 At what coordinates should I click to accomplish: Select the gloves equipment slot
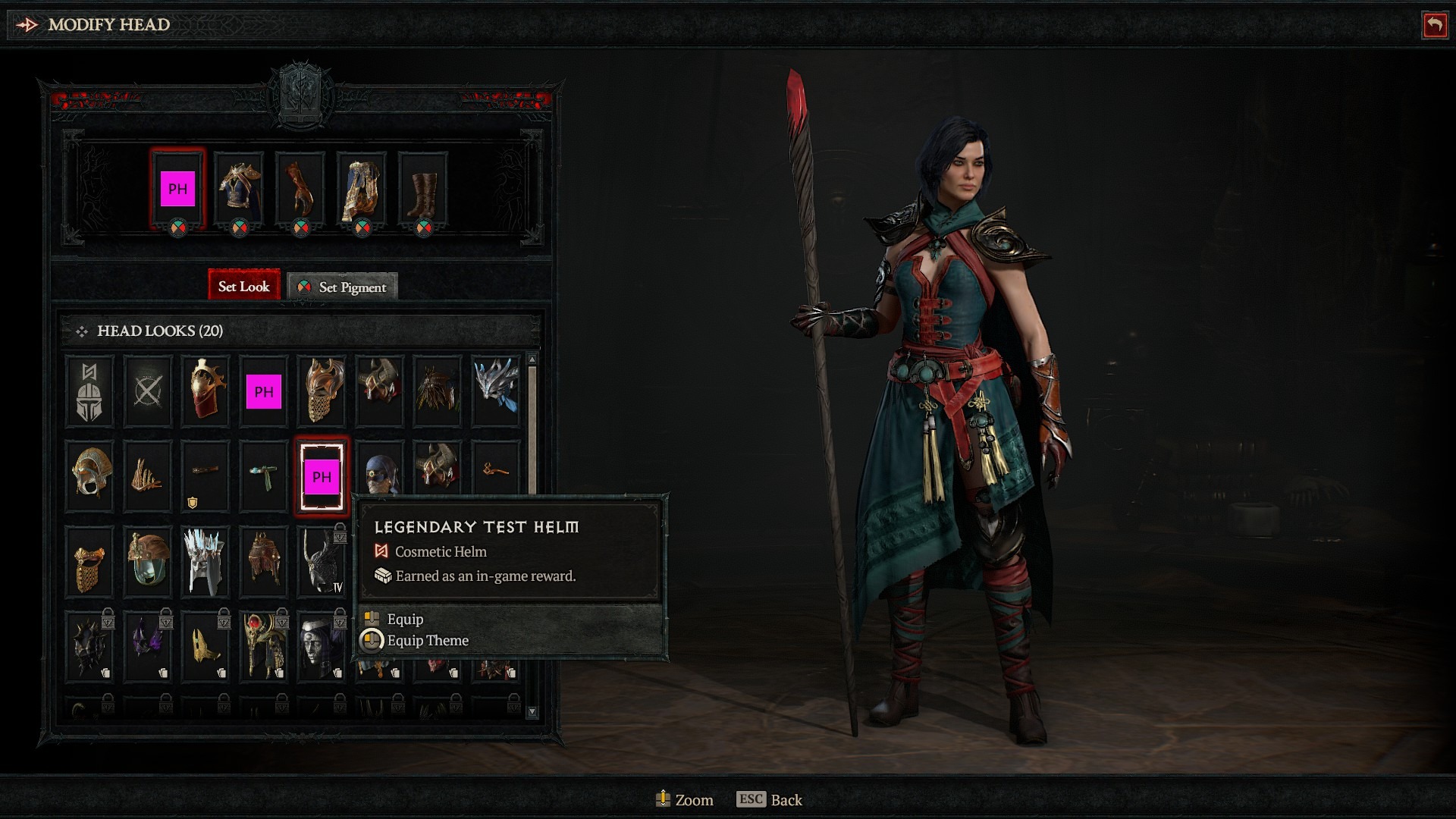tap(300, 189)
